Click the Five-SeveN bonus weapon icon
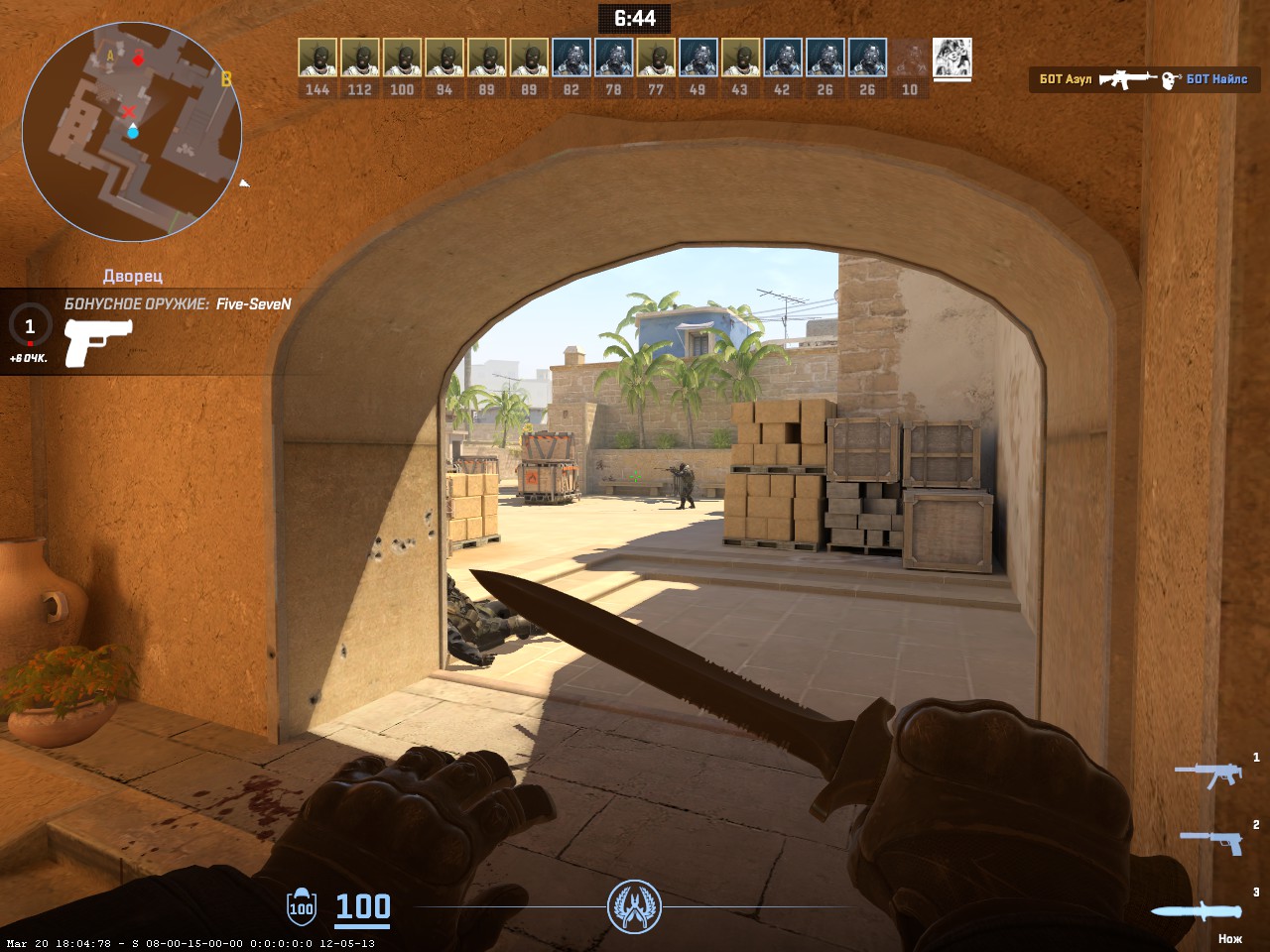 pos(97,342)
